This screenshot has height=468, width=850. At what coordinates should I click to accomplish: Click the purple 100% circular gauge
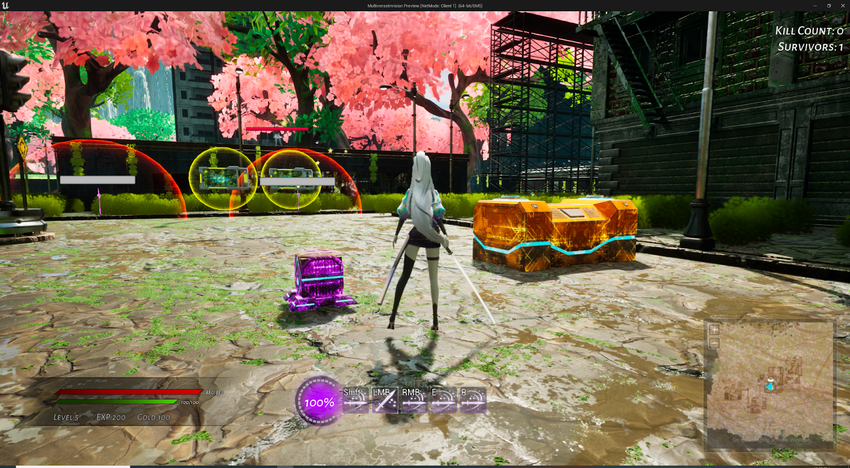tap(320, 402)
